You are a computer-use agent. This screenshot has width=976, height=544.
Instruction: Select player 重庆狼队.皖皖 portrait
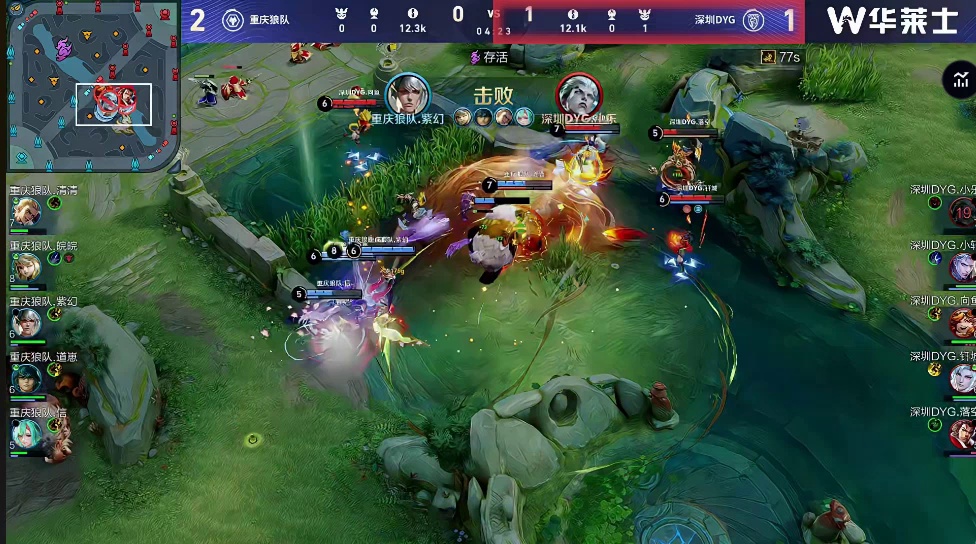tap(26, 266)
